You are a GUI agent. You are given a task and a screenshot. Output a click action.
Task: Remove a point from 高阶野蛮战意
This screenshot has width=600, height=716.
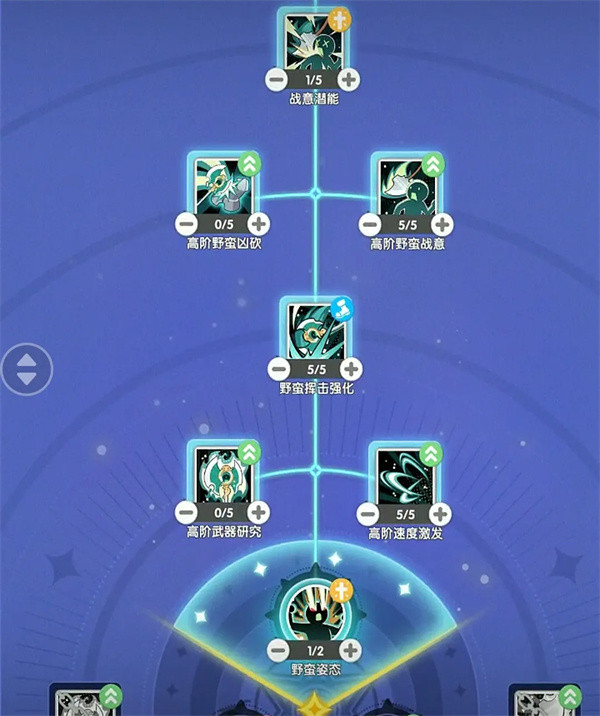(370, 224)
